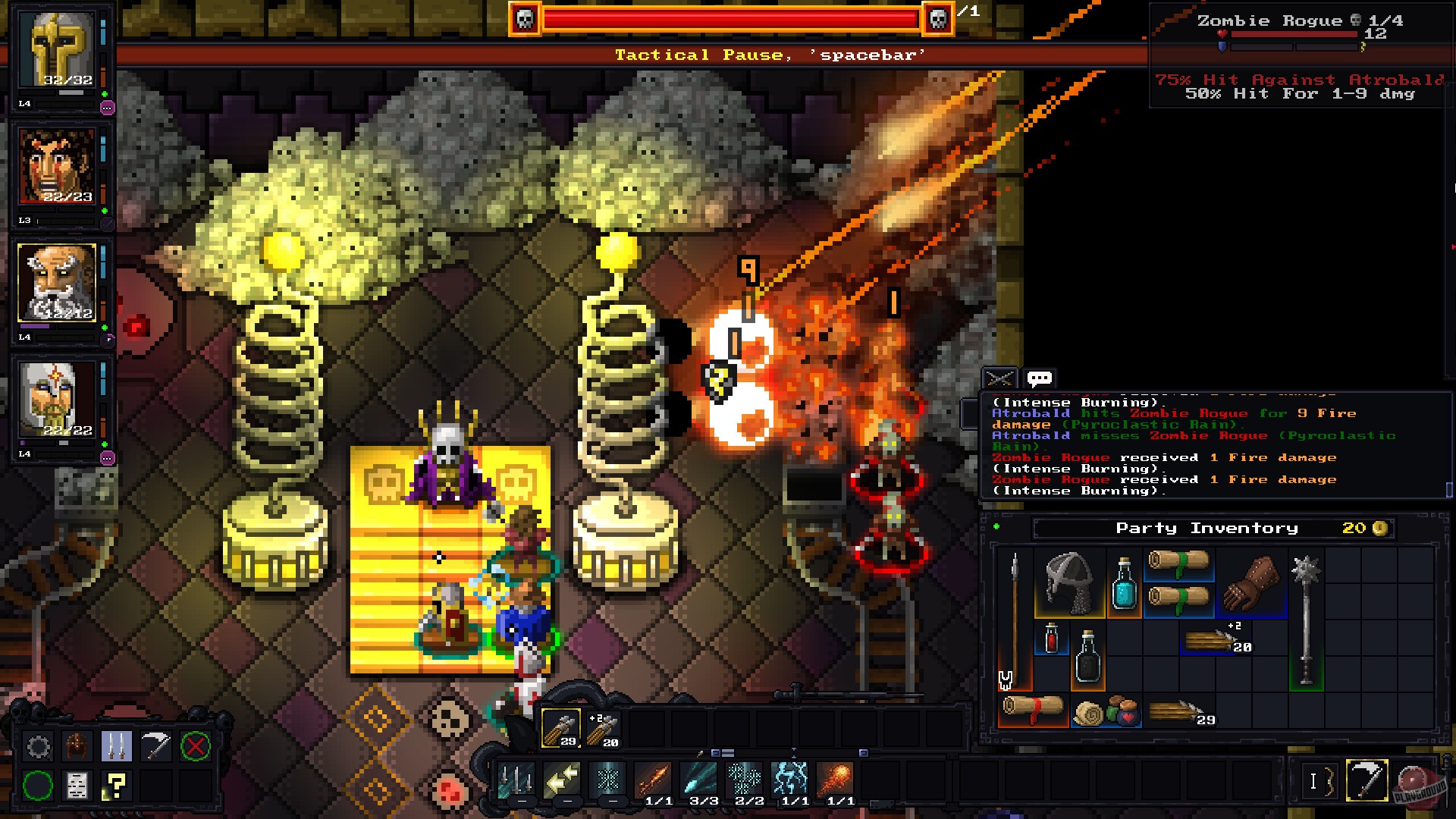Open the gear icon in bottom-left panel

tap(38, 746)
